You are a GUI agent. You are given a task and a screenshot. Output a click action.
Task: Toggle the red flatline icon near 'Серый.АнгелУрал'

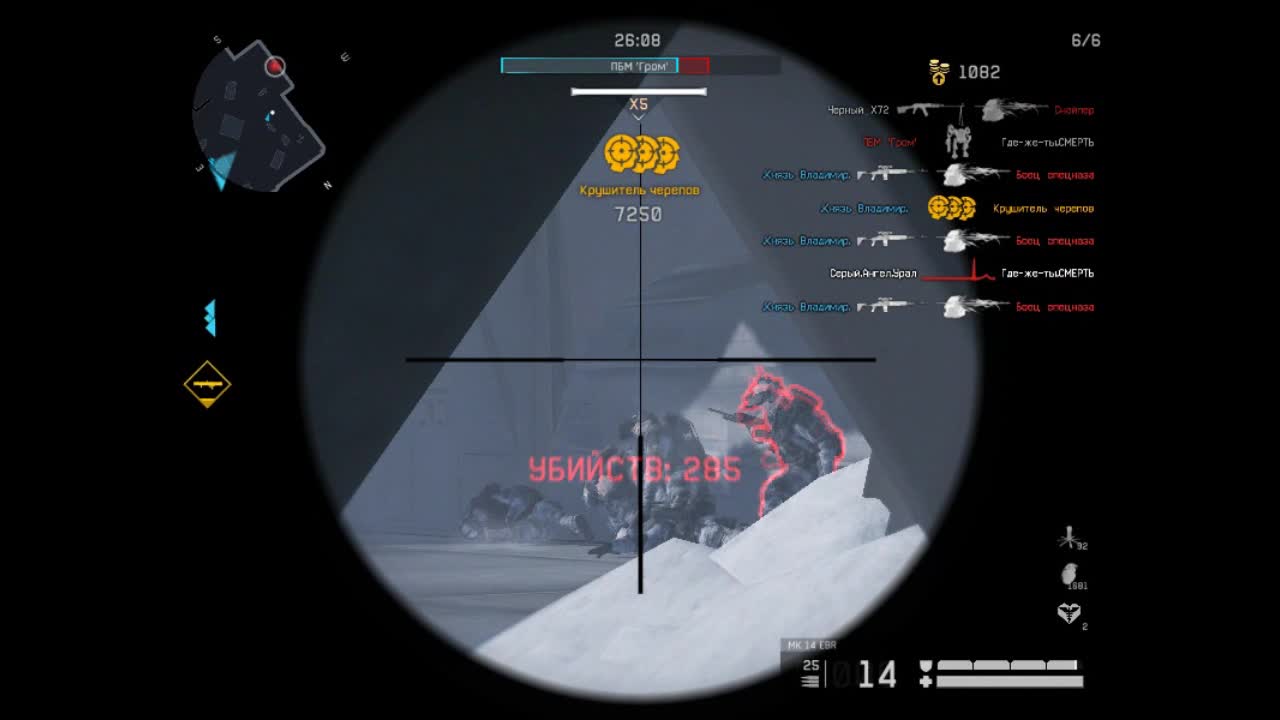tap(957, 270)
